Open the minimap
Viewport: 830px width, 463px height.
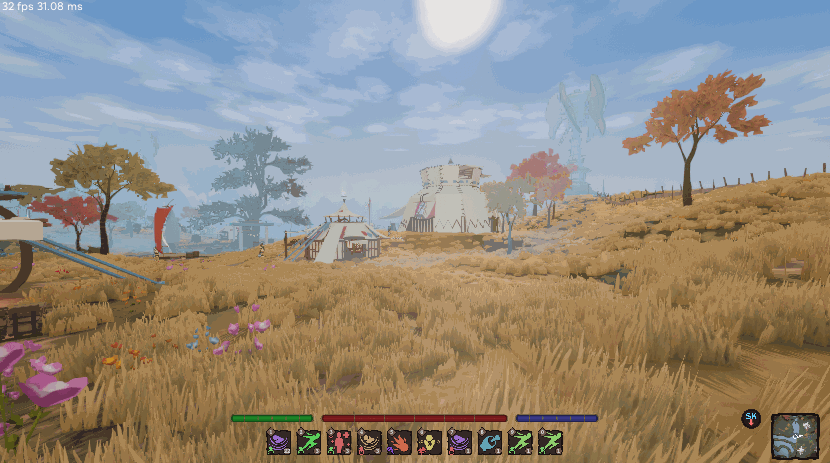click(795, 436)
